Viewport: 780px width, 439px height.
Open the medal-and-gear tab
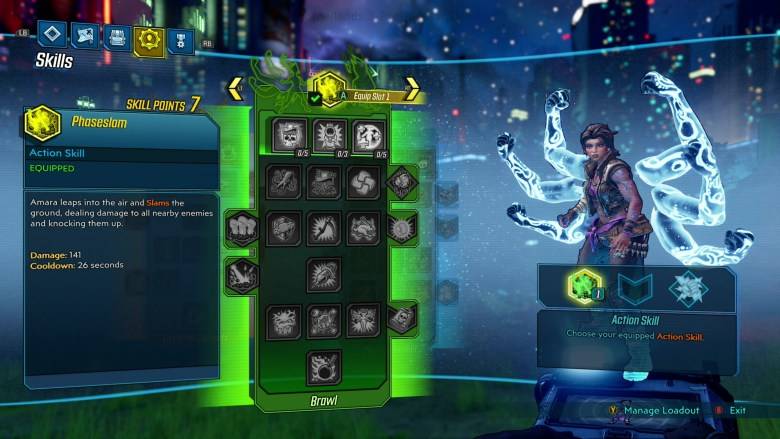[x=181, y=39]
